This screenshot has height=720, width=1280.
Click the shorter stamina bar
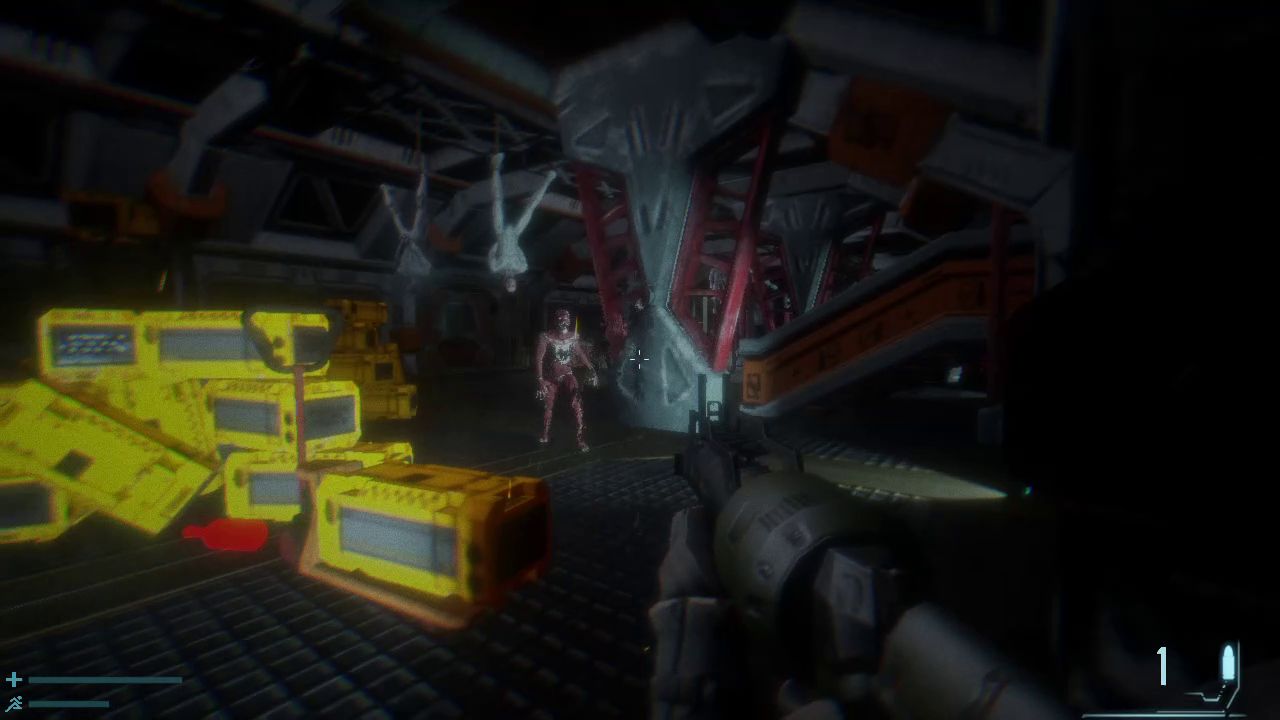pos(68,705)
